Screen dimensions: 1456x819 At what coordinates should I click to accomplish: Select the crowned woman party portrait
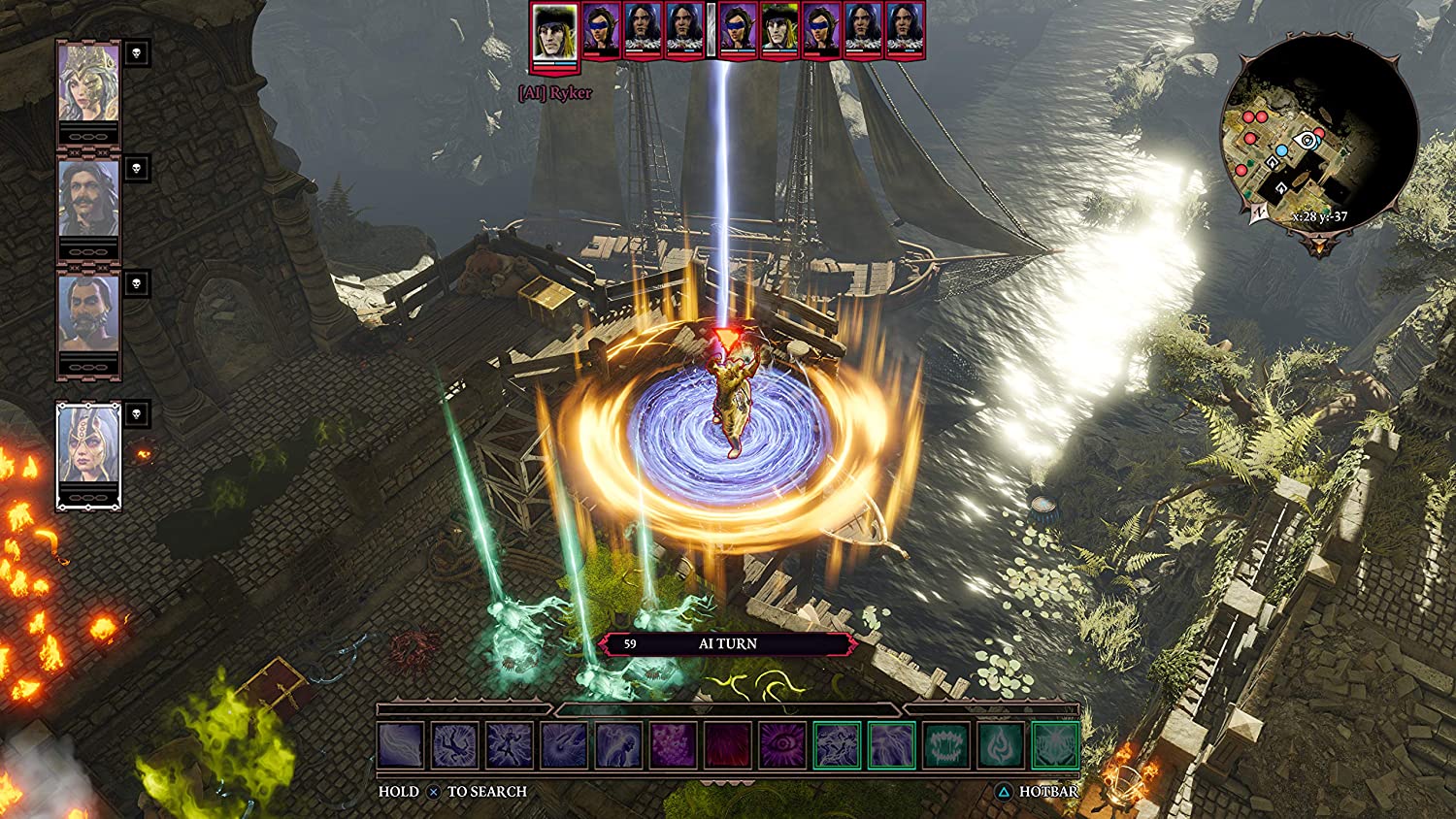[x=89, y=82]
